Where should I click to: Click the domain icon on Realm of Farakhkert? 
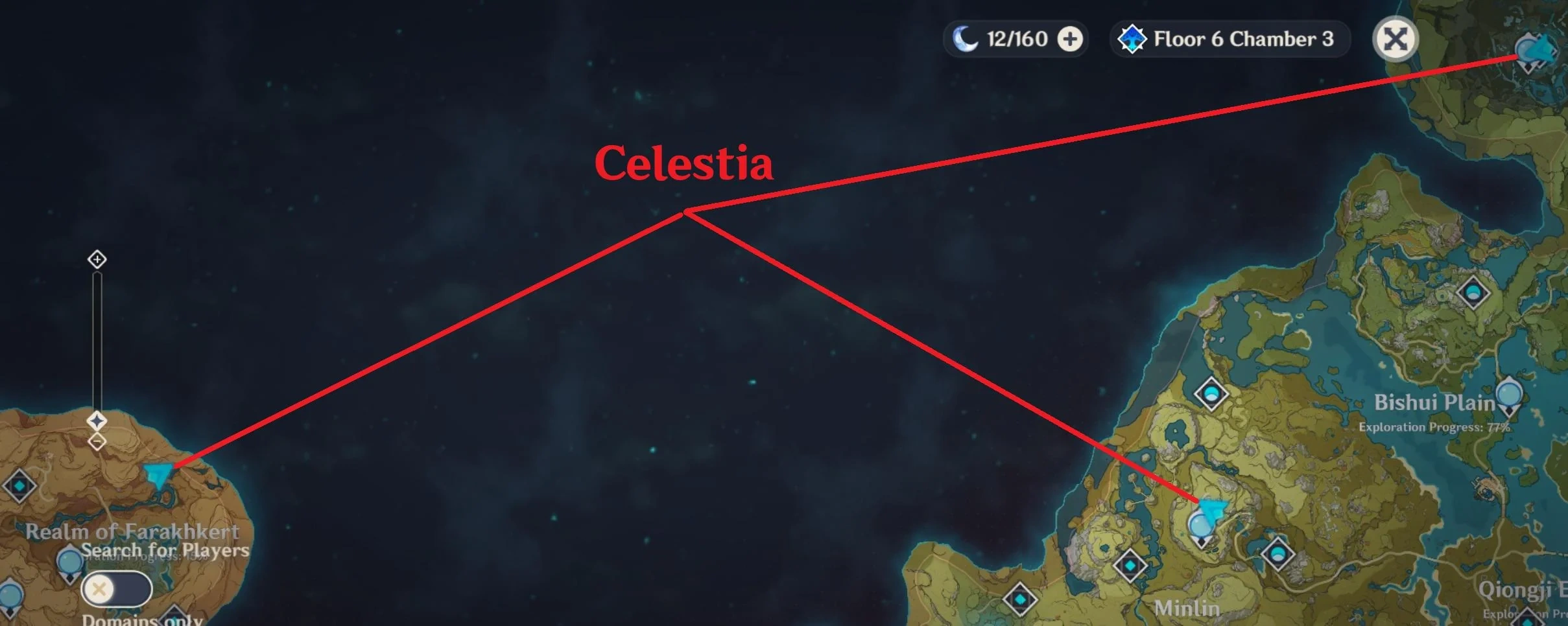(19, 485)
